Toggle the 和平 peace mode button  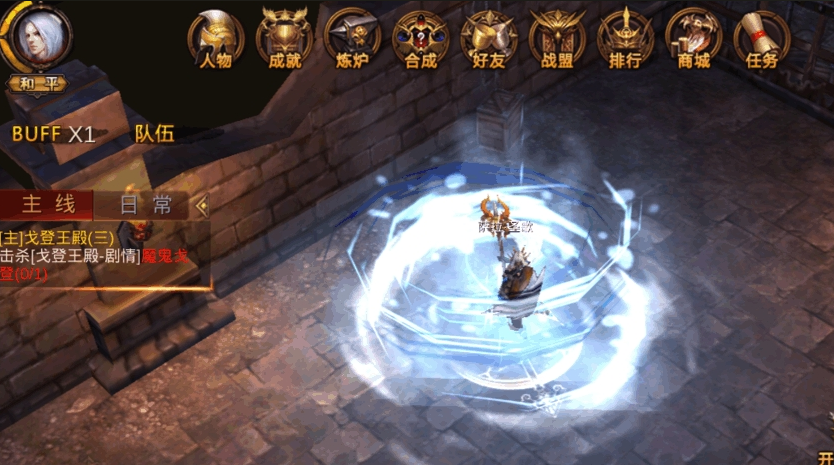39,83
